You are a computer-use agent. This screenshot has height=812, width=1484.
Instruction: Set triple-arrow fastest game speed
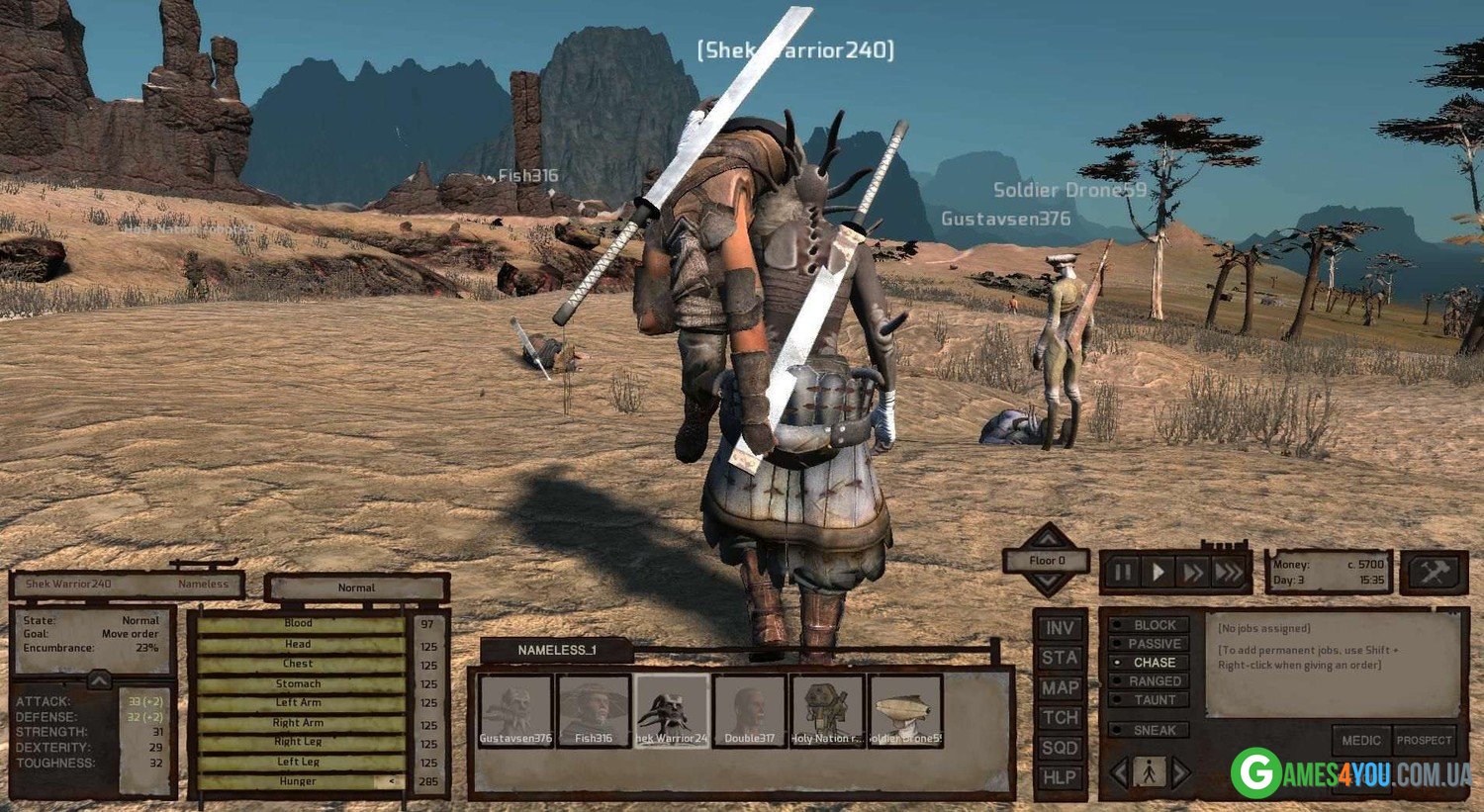click(x=1229, y=573)
